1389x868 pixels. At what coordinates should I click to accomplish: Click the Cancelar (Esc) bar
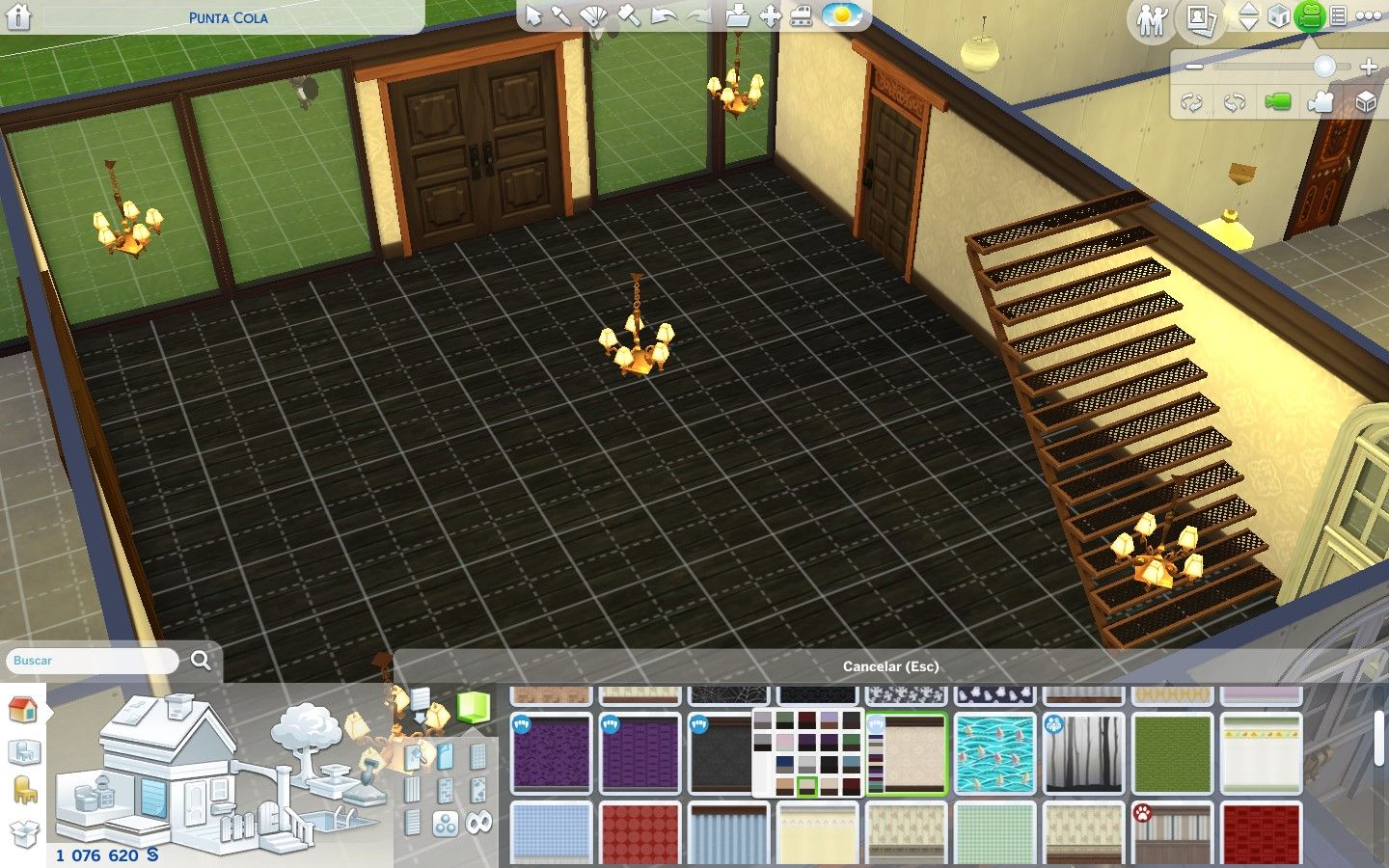pos(889,666)
